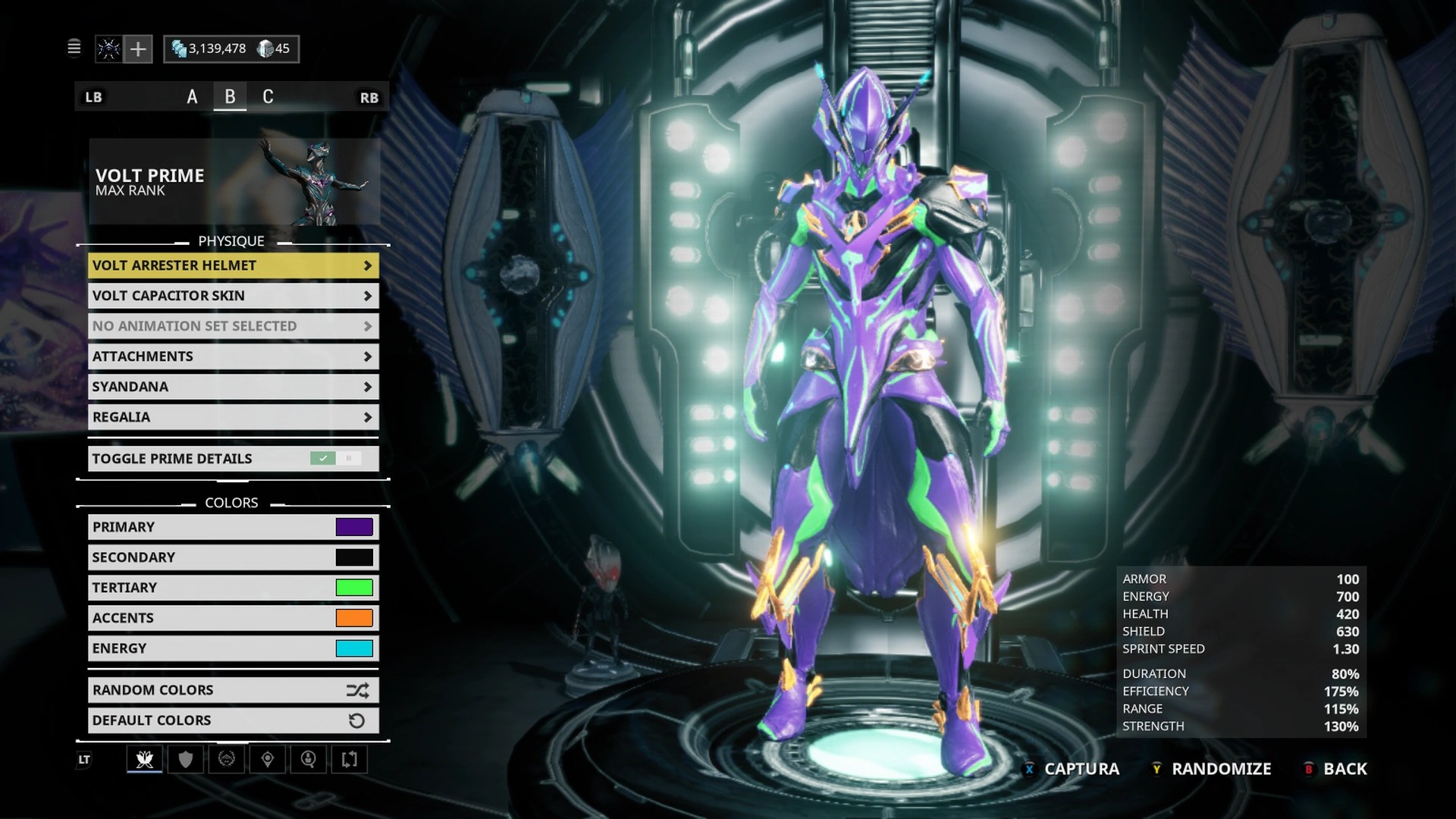Click the plus button beside the squad icon
Screen dimensions: 1456x819
[138, 49]
